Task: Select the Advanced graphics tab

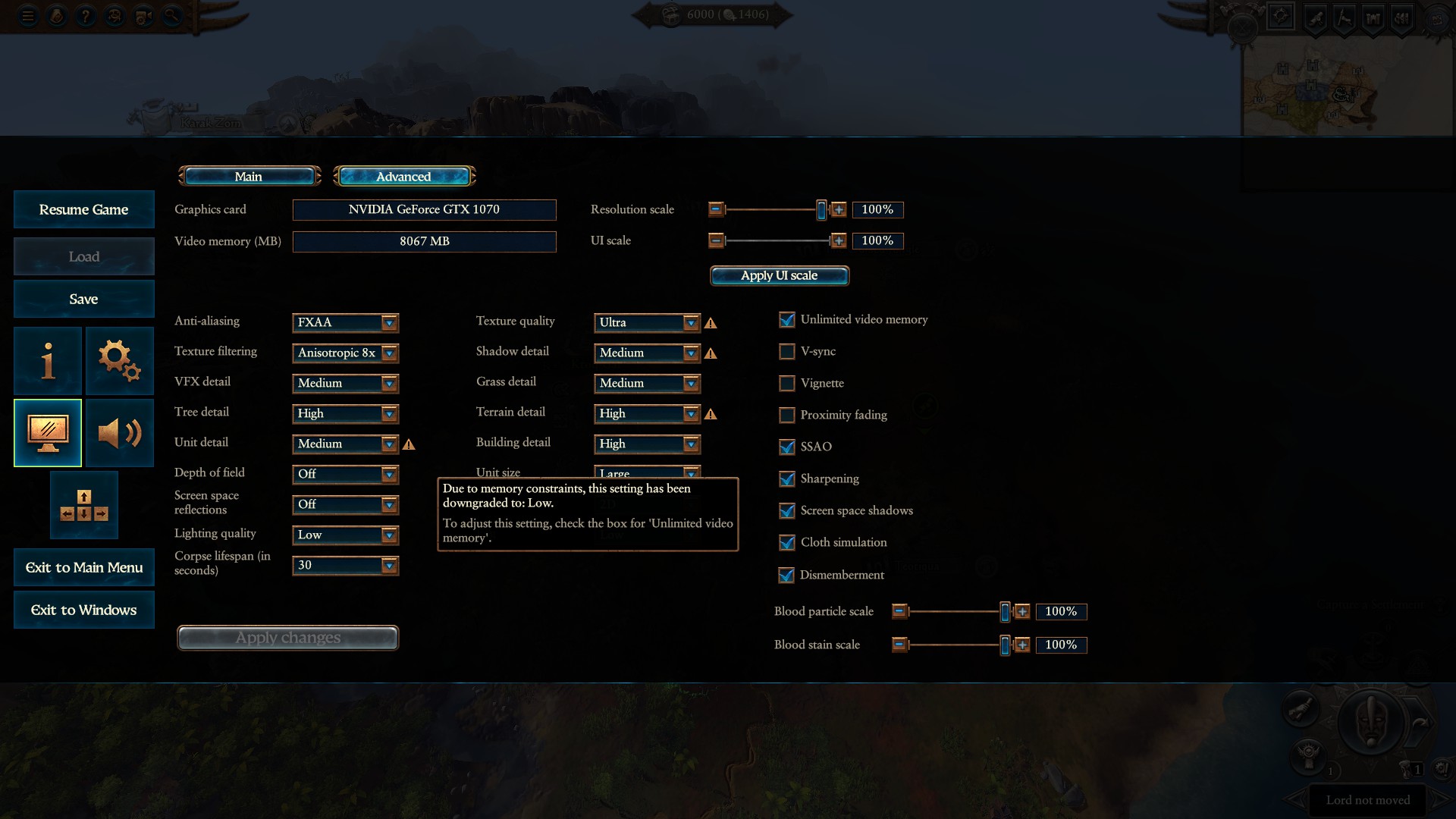Action: point(403,177)
